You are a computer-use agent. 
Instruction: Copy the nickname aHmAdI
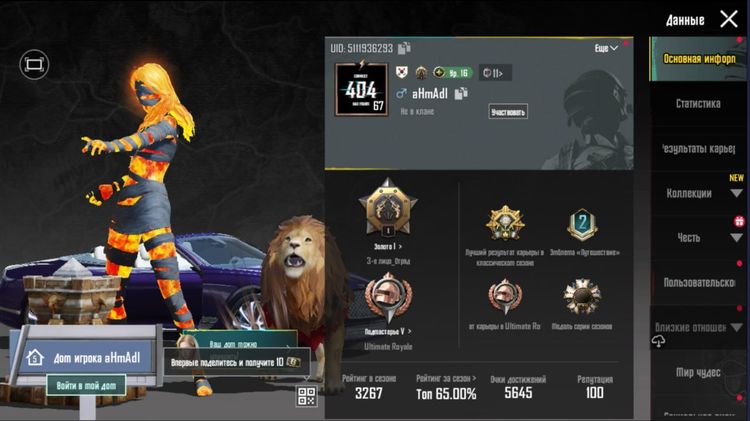tap(462, 93)
